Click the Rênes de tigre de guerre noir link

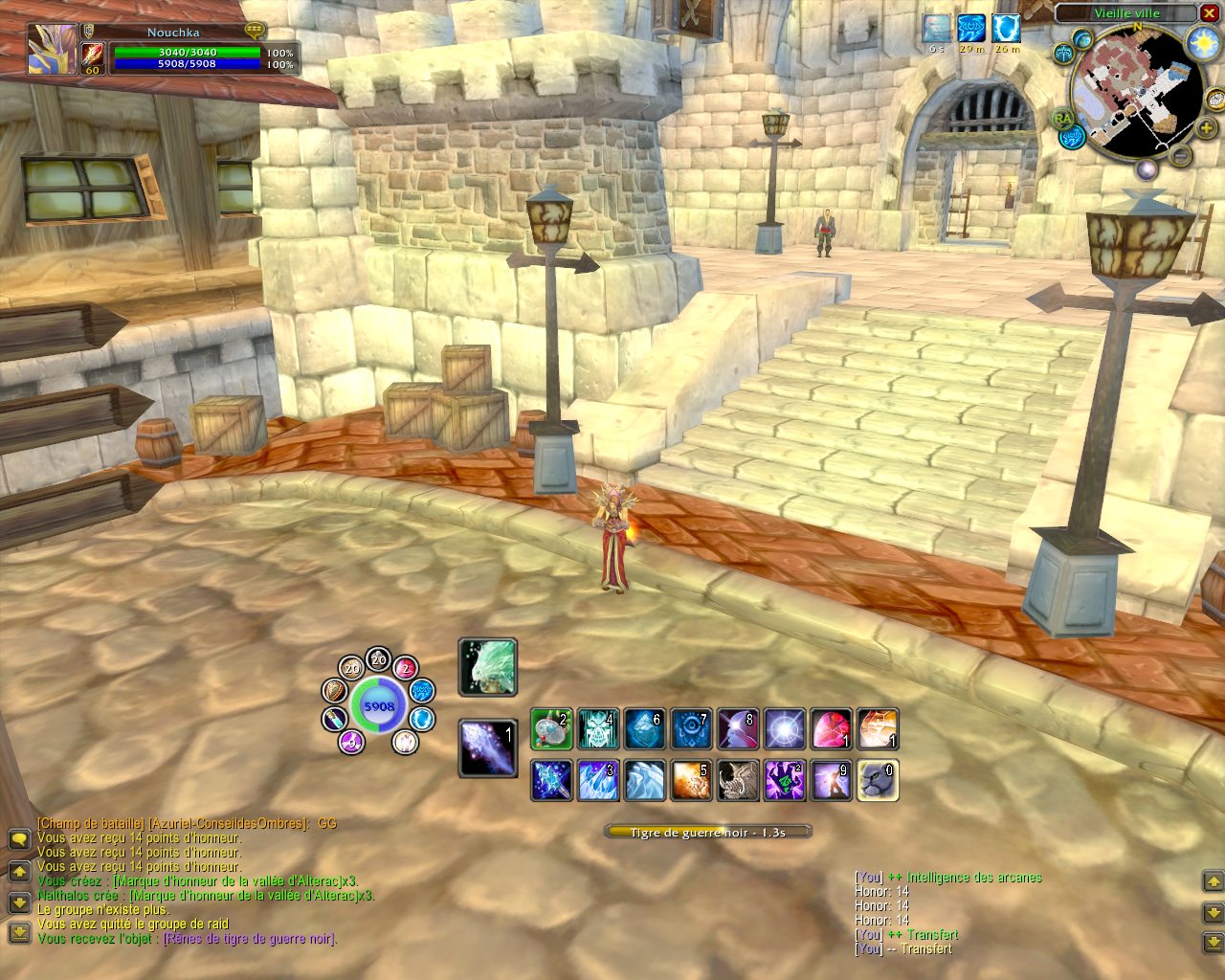[250, 939]
